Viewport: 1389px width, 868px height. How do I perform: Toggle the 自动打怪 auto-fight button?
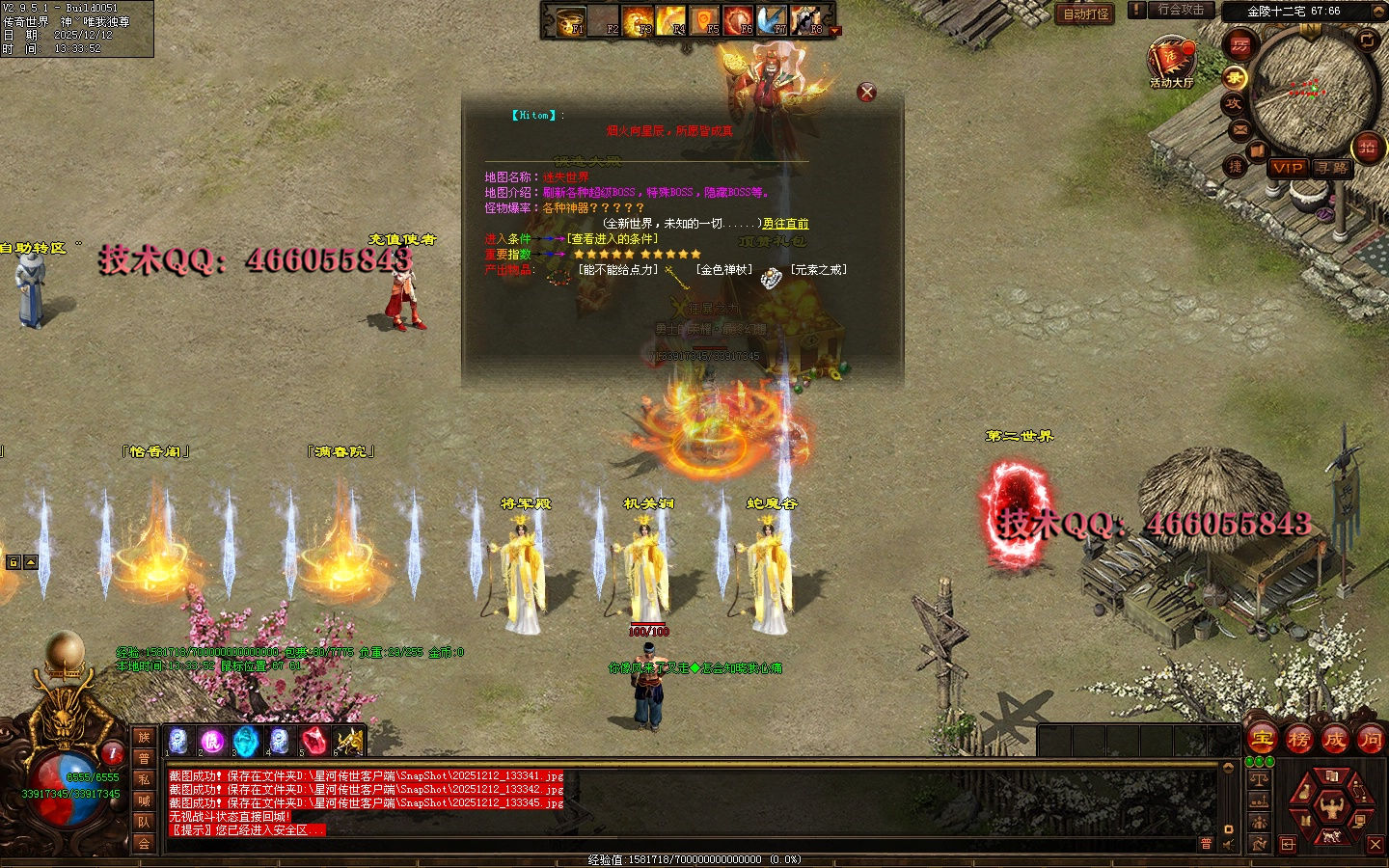click(x=1086, y=14)
